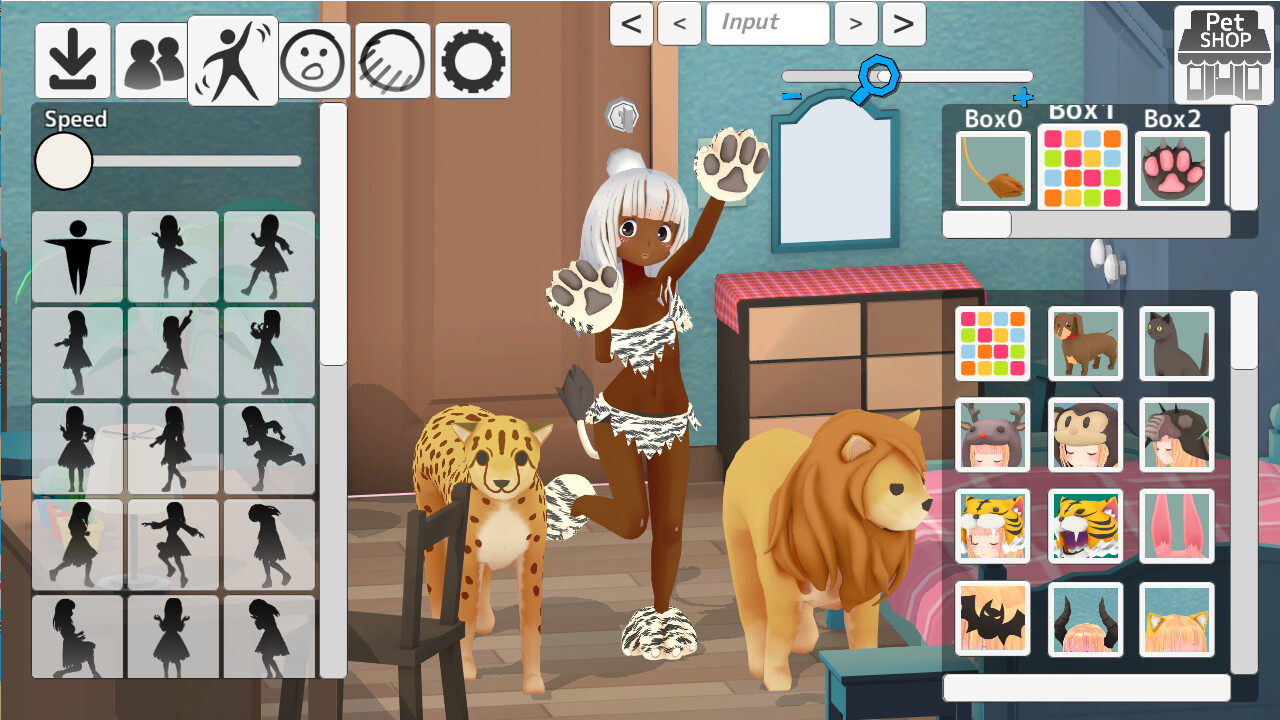Viewport: 1280px width, 720px height.
Task: Click inside the Input text field
Action: [x=768, y=24]
